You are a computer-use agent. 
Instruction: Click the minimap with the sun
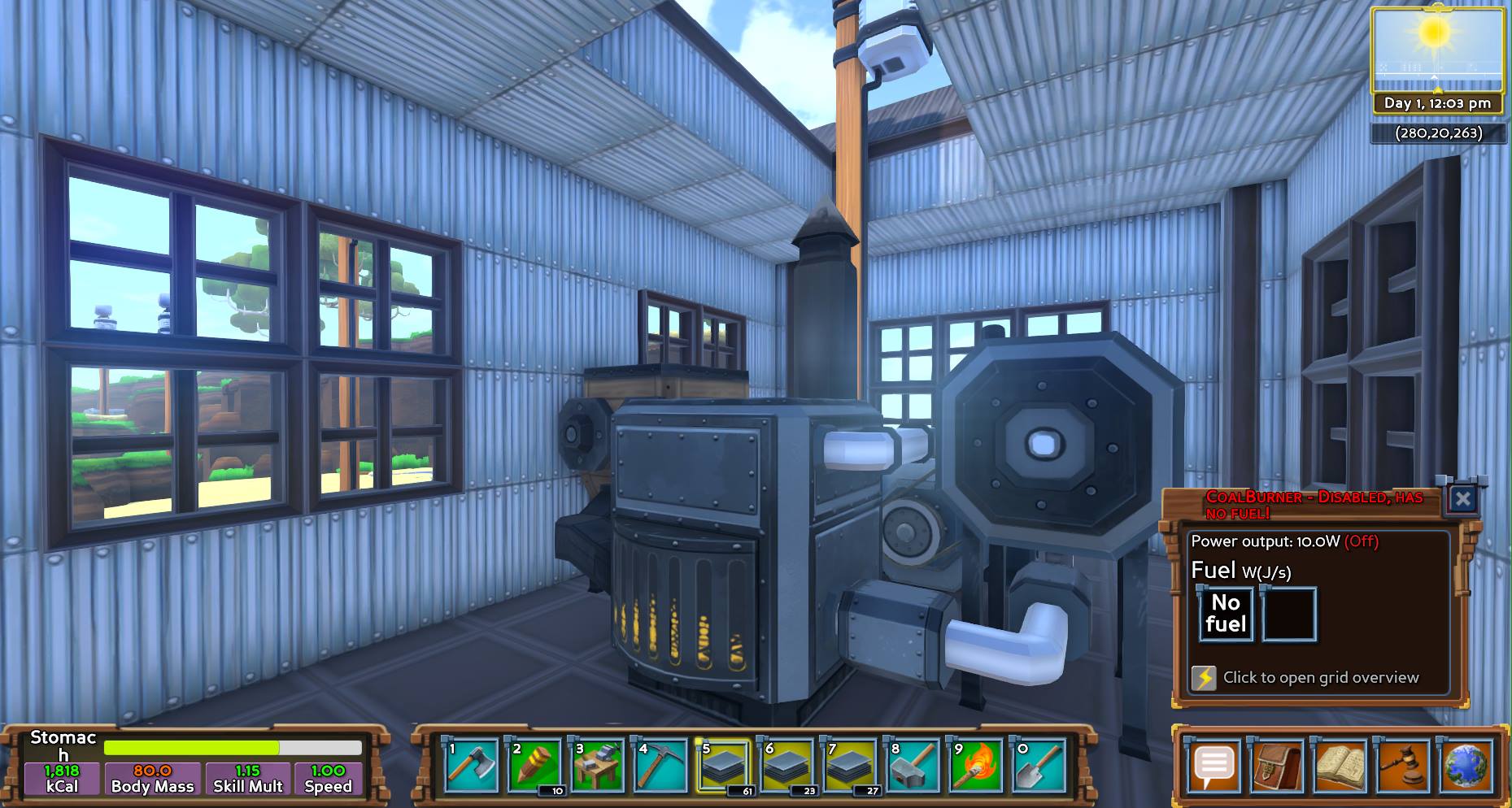click(1436, 50)
